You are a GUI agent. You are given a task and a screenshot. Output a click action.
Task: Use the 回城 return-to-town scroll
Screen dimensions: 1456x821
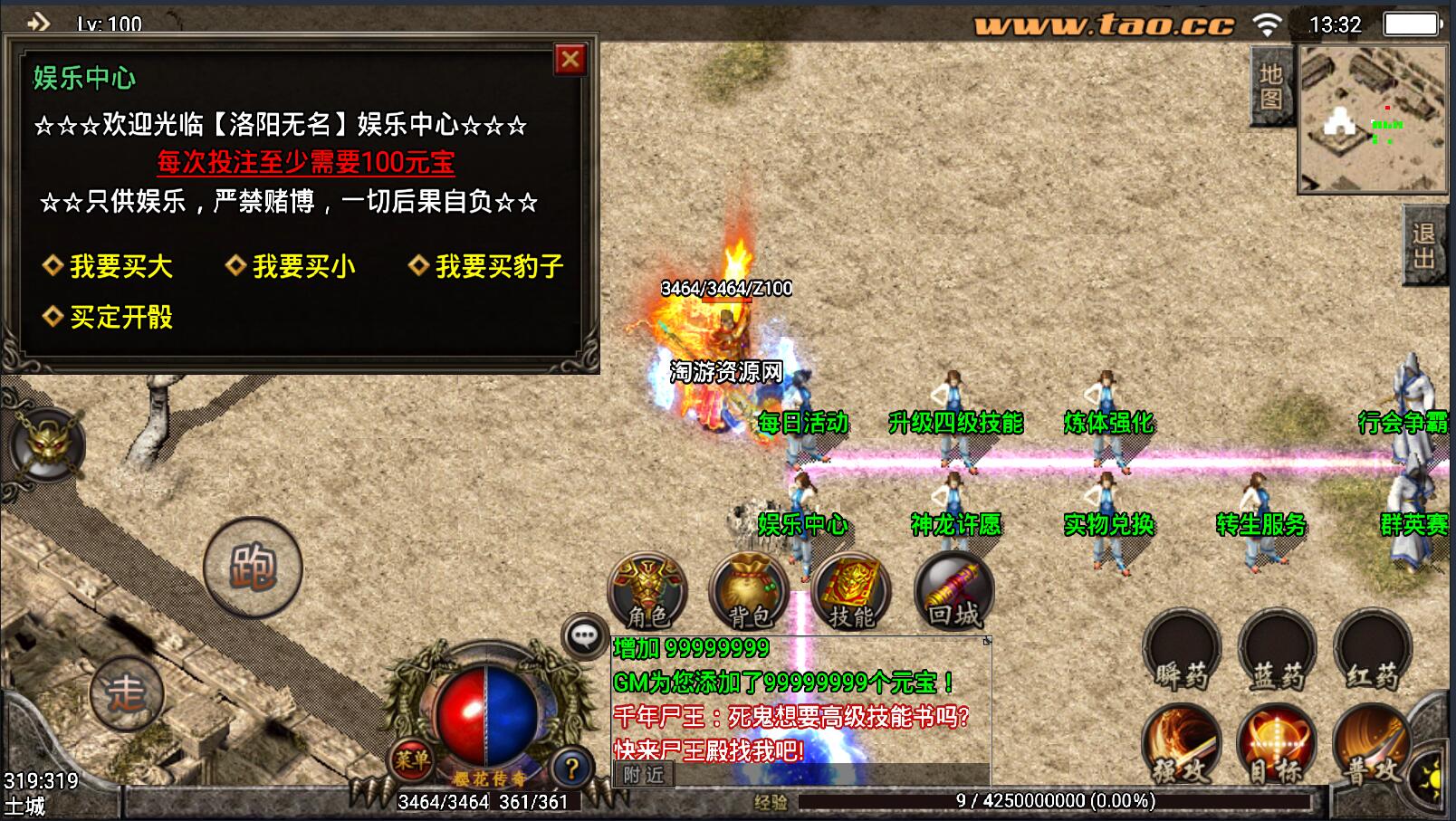coord(953,593)
